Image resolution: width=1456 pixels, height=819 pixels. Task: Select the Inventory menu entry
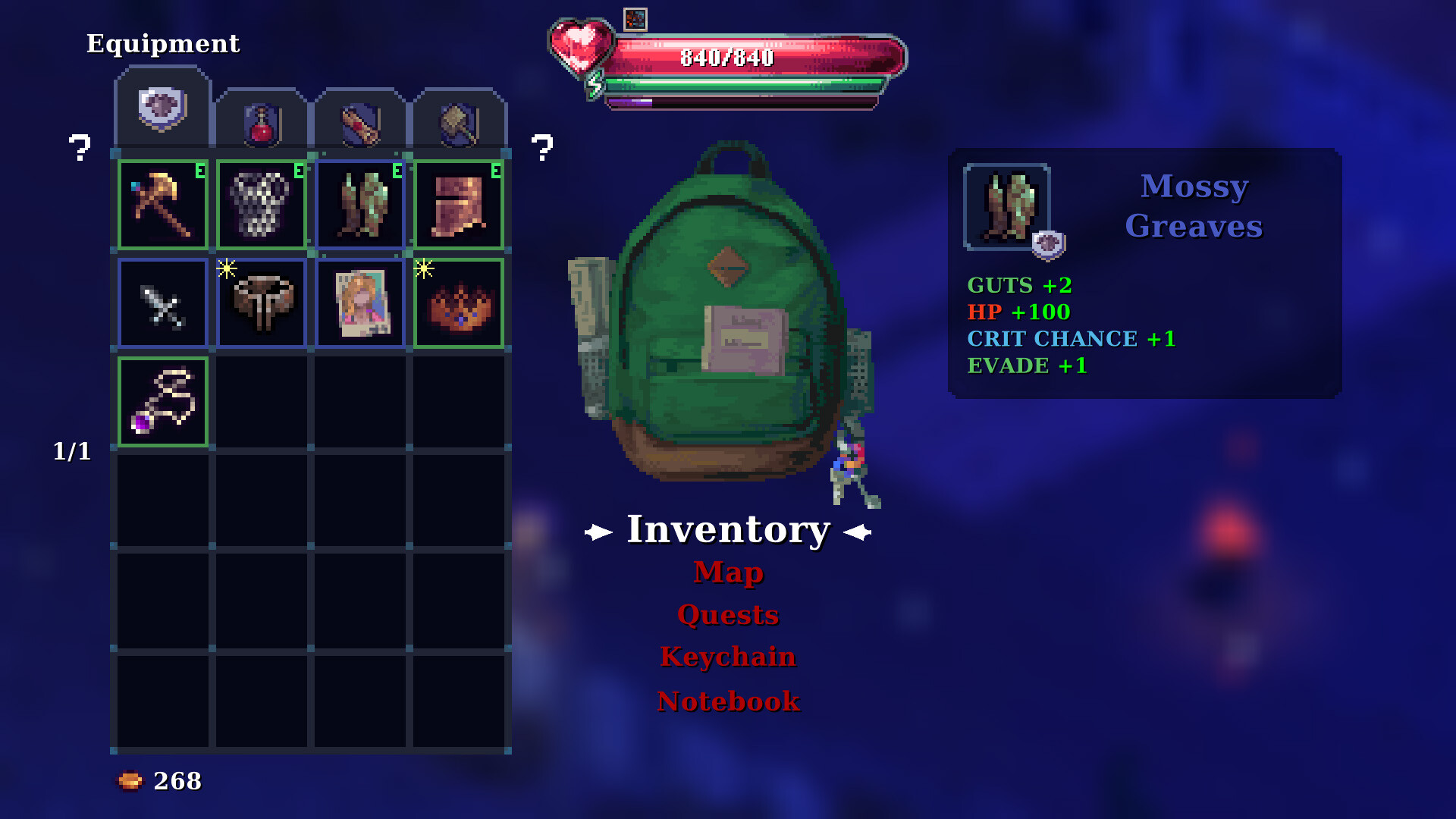click(728, 530)
